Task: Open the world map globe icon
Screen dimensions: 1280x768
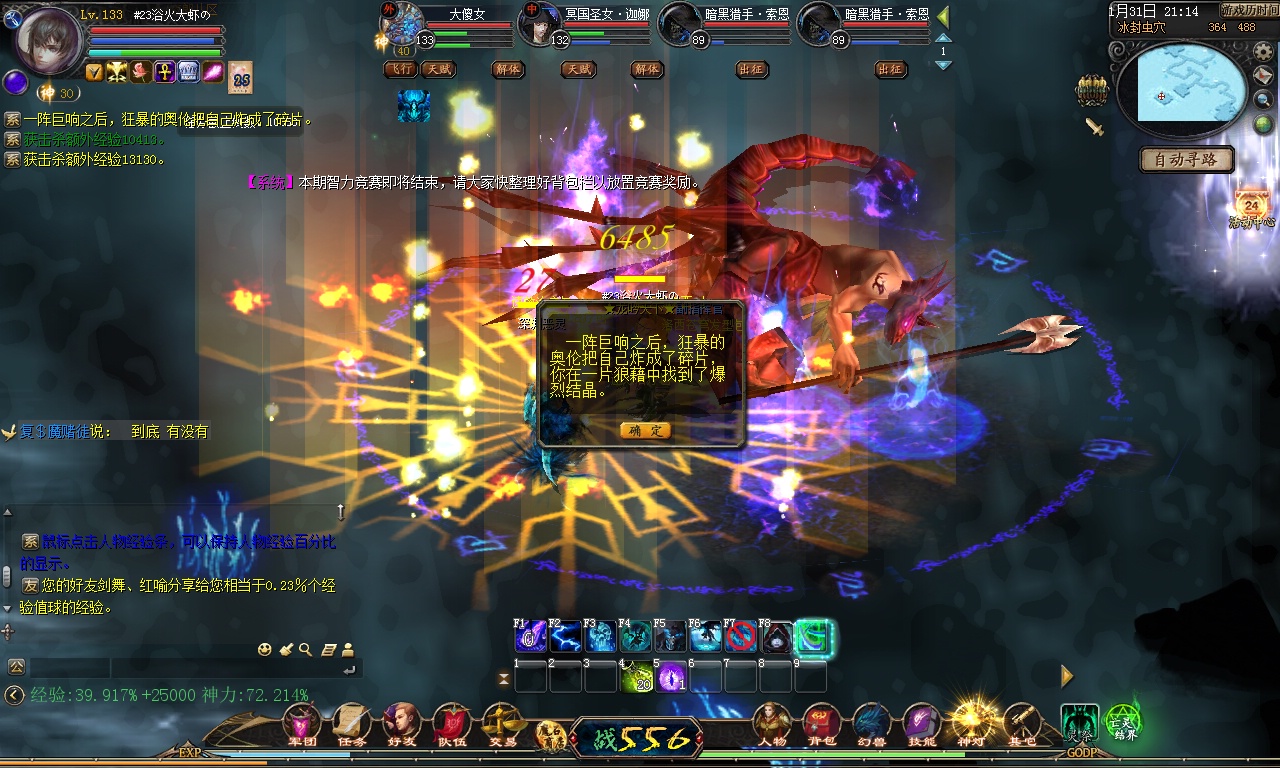Action: 1263,124
